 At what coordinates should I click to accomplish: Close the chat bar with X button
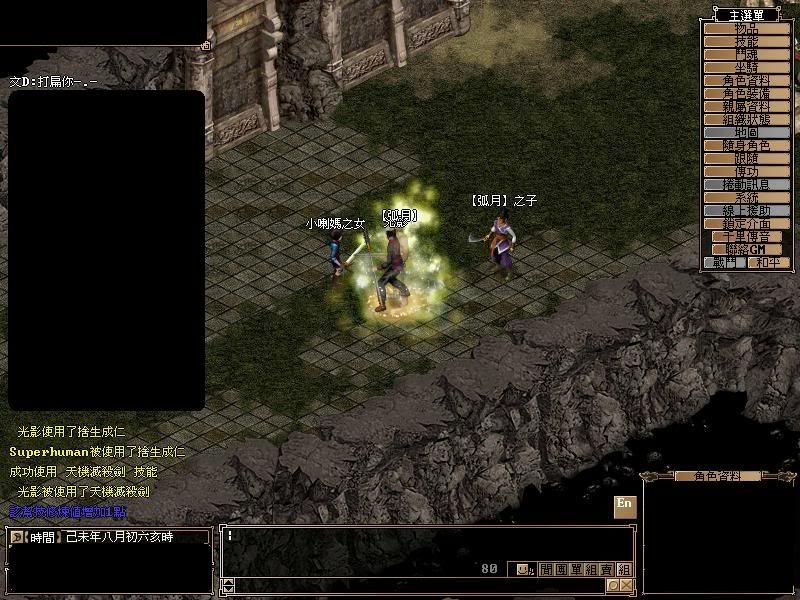(x=626, y=585)
